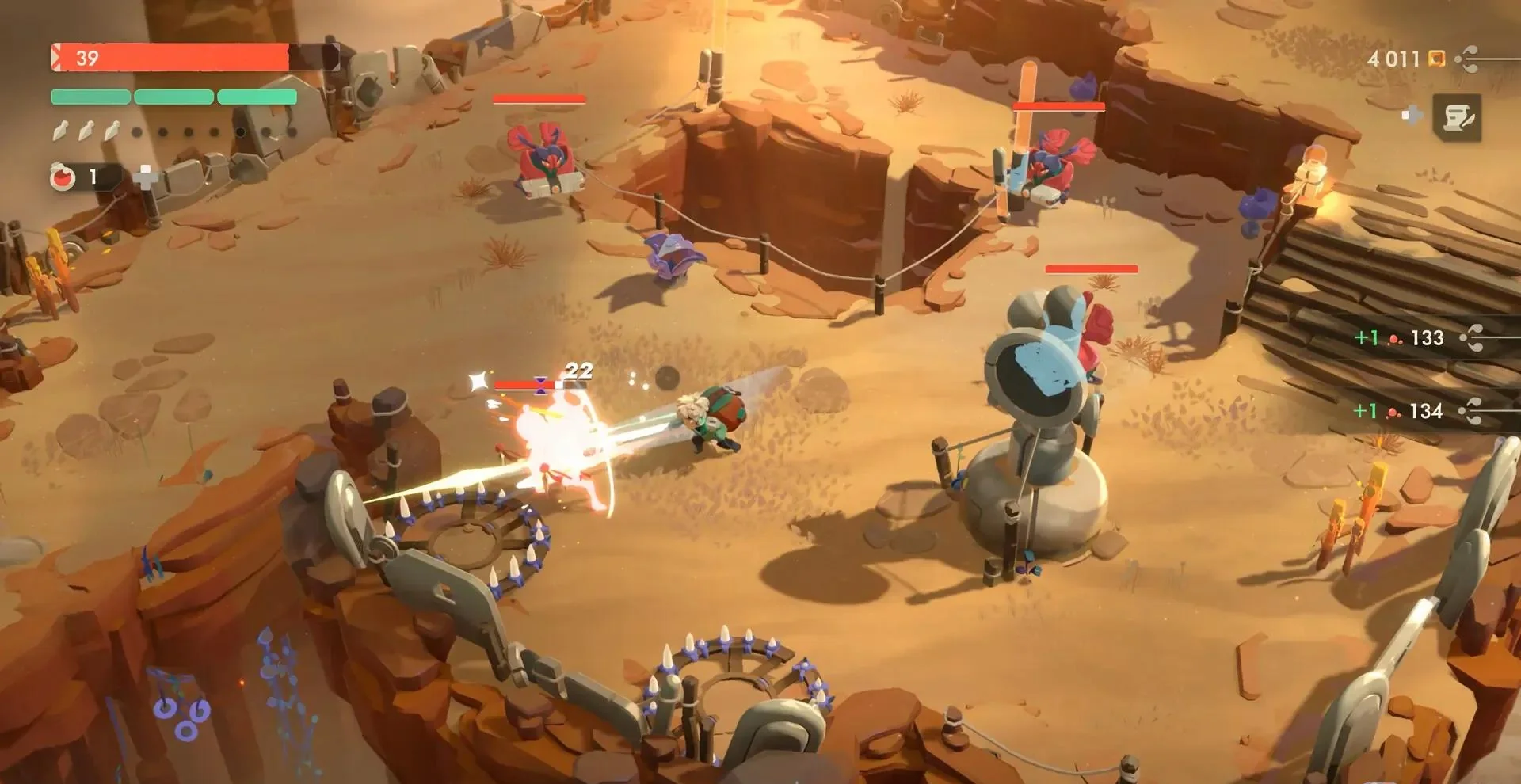Open the quest journal scroll icon

point(1456,117)
